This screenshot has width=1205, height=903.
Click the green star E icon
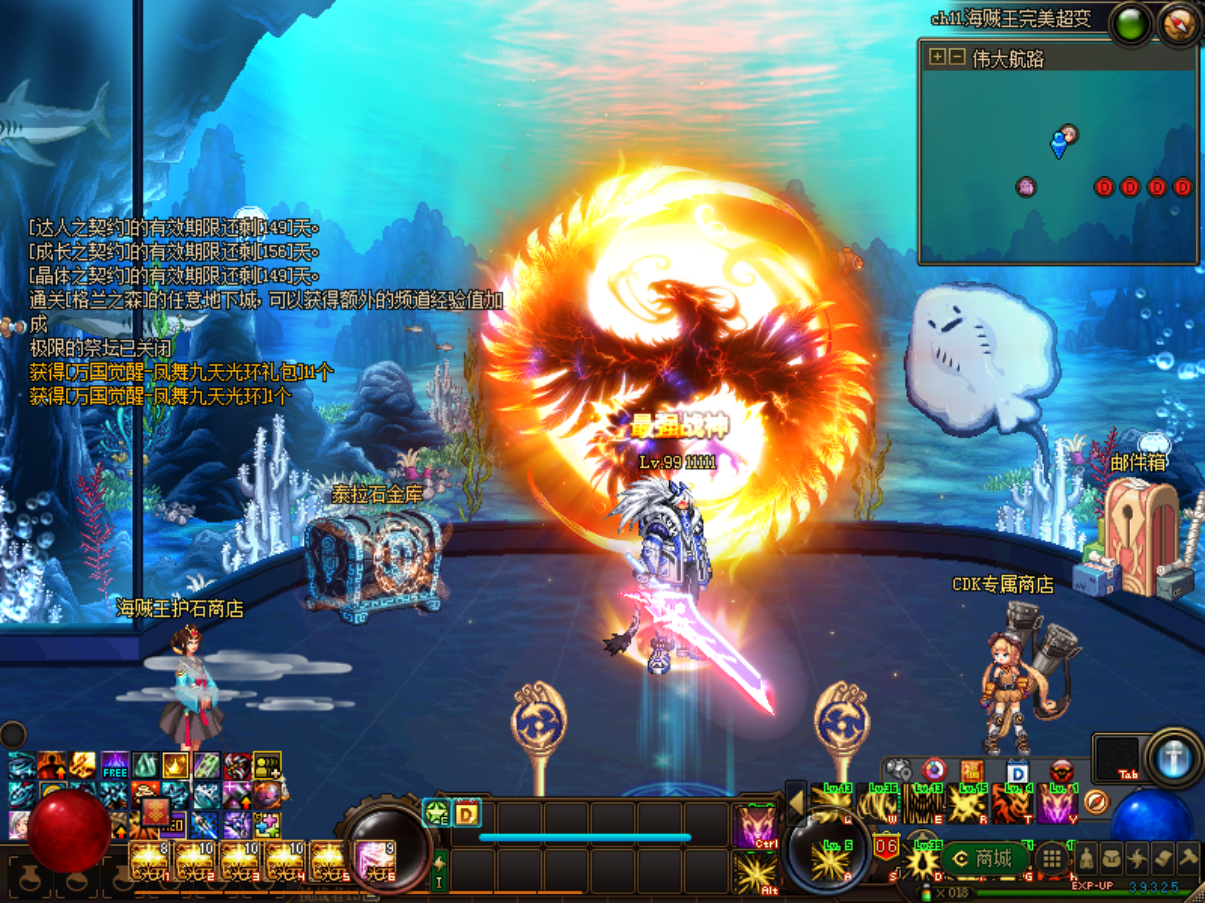click(436, 813)
